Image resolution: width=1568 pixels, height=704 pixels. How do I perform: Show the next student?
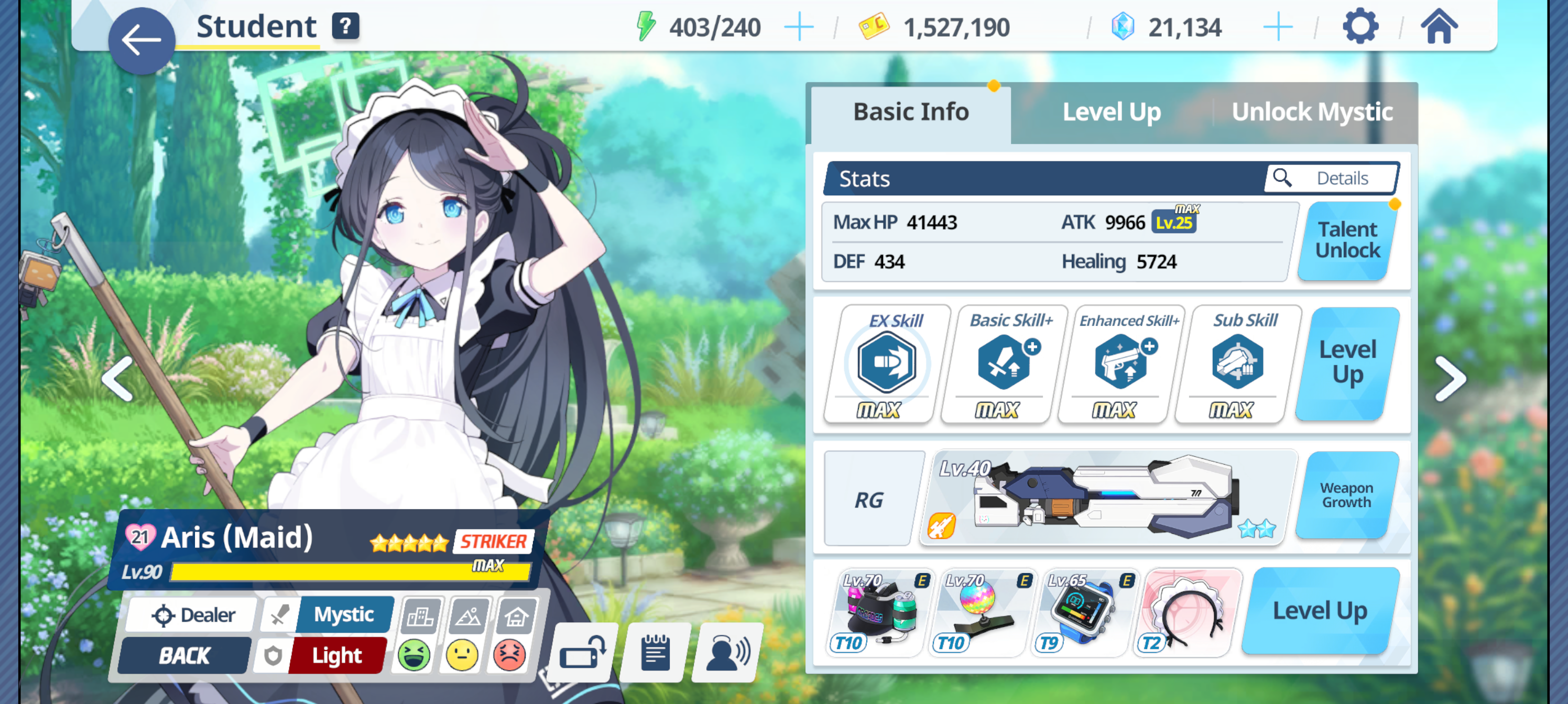(1451, 379)
